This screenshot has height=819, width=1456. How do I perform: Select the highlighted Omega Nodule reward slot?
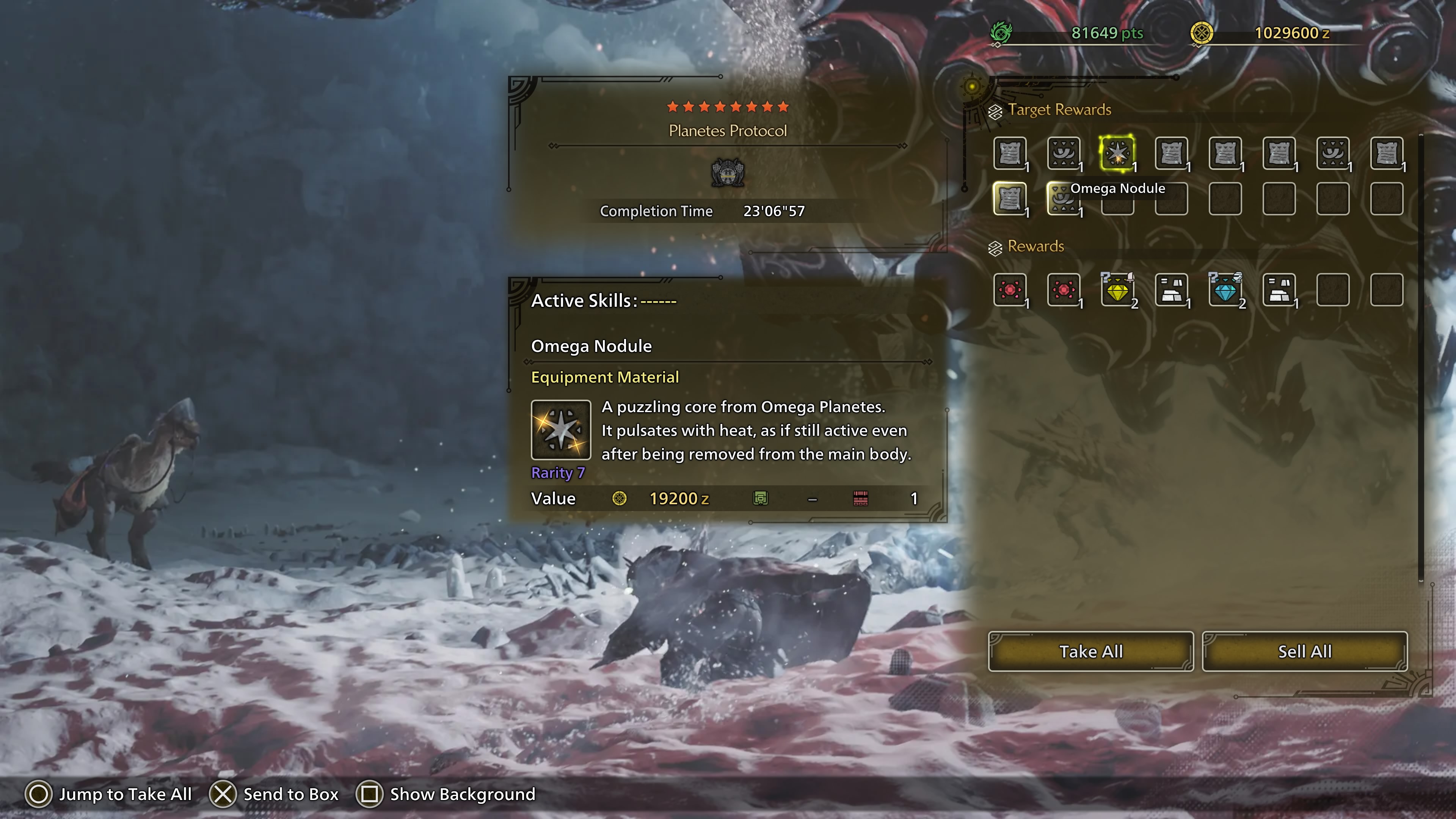[x=1117, y=153]
